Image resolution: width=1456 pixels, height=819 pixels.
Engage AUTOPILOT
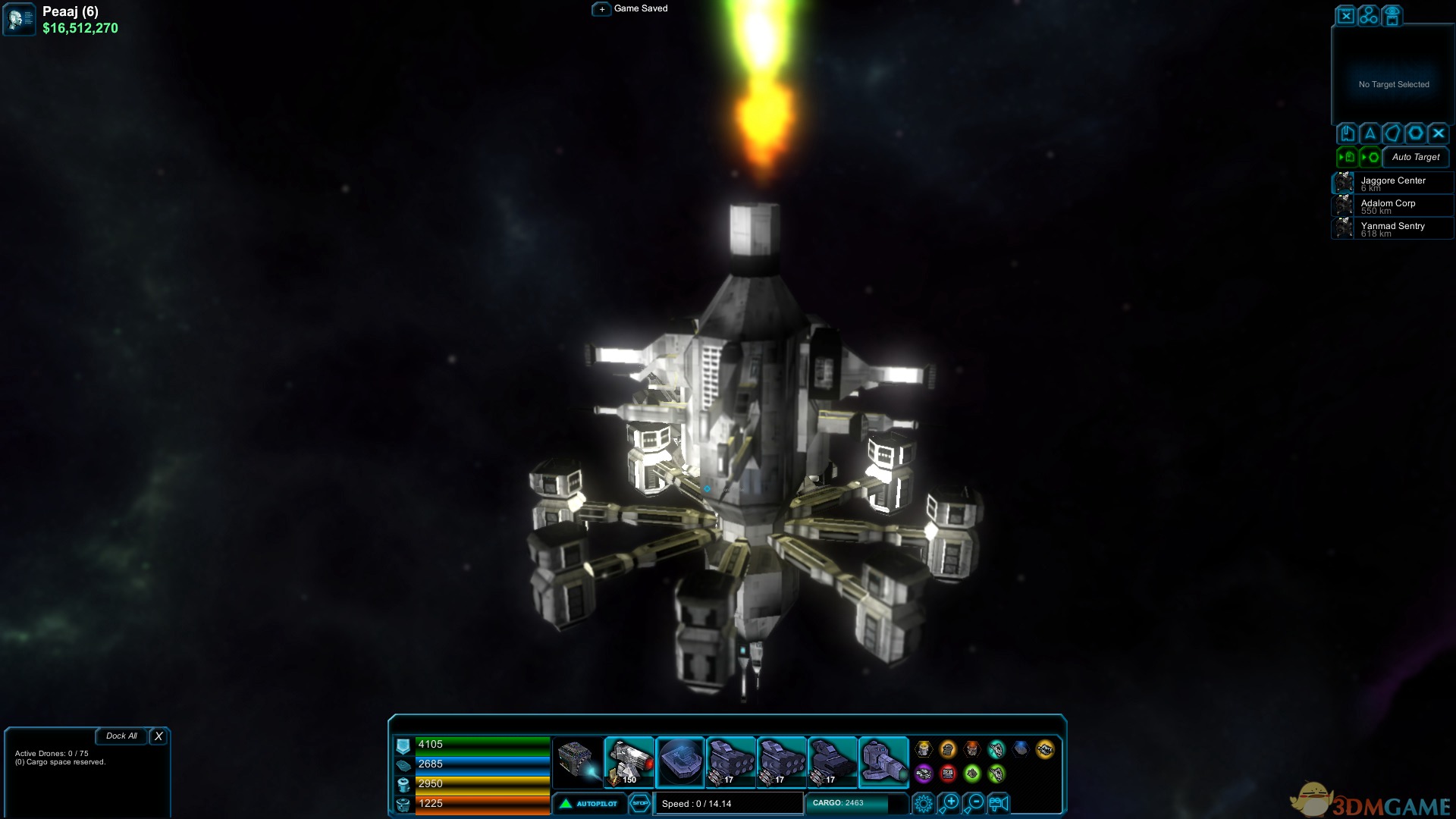click(x=590, y=803)
